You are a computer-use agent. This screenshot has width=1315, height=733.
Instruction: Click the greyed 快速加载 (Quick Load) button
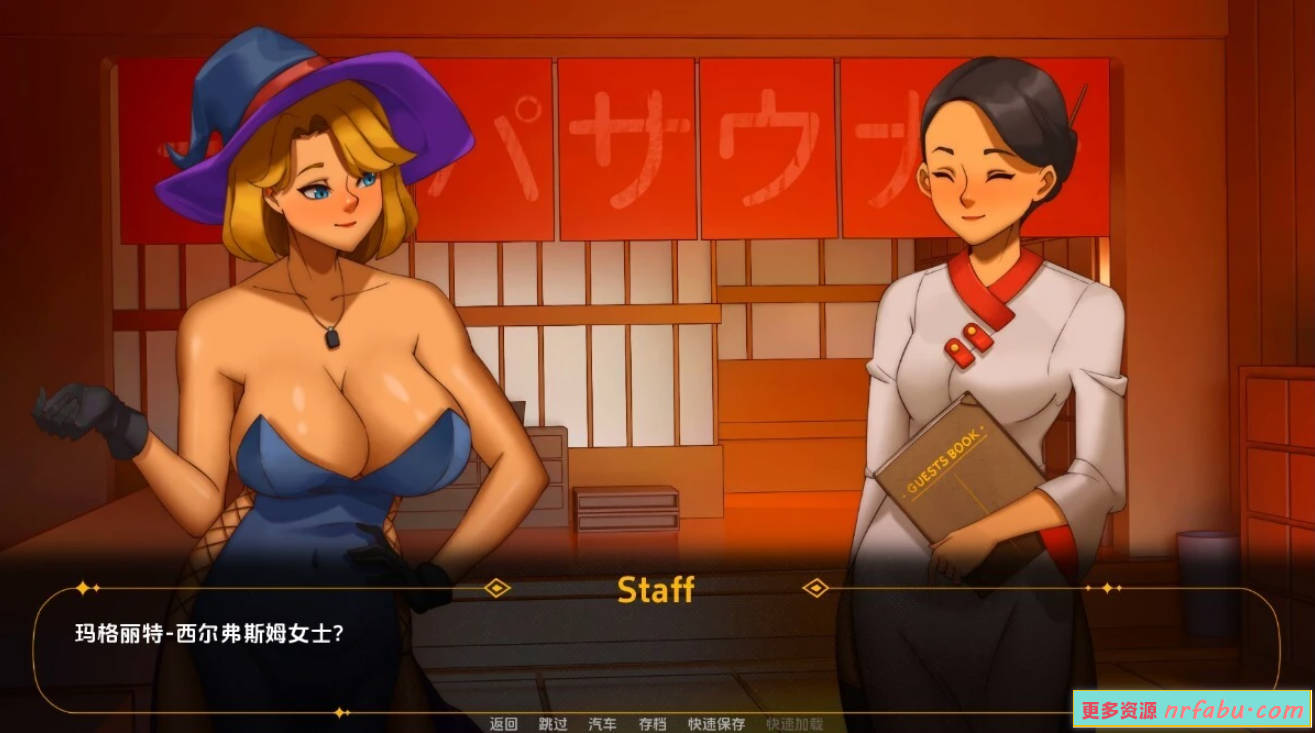794,724
